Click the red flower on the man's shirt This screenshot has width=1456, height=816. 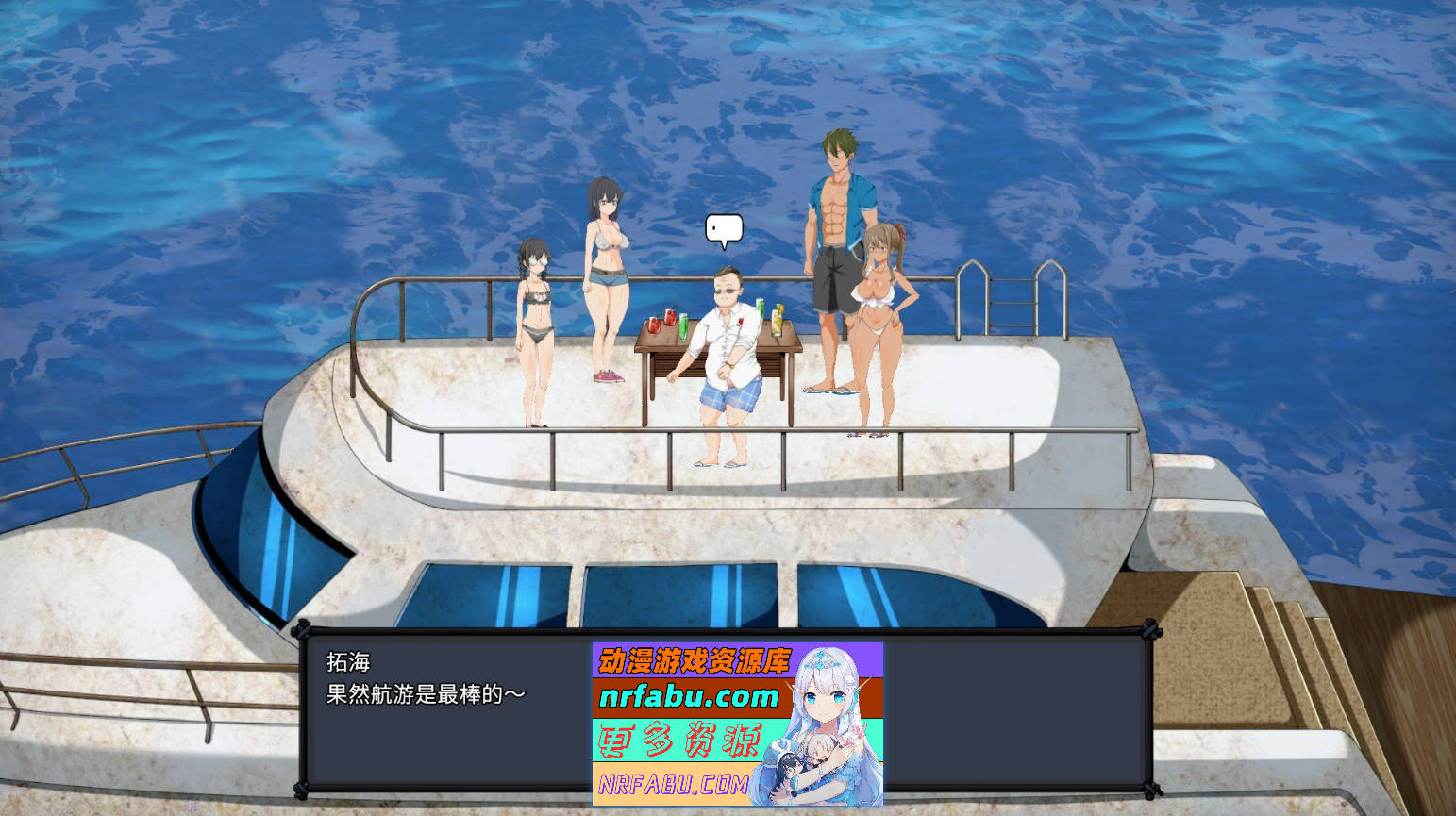click(740, 321)
